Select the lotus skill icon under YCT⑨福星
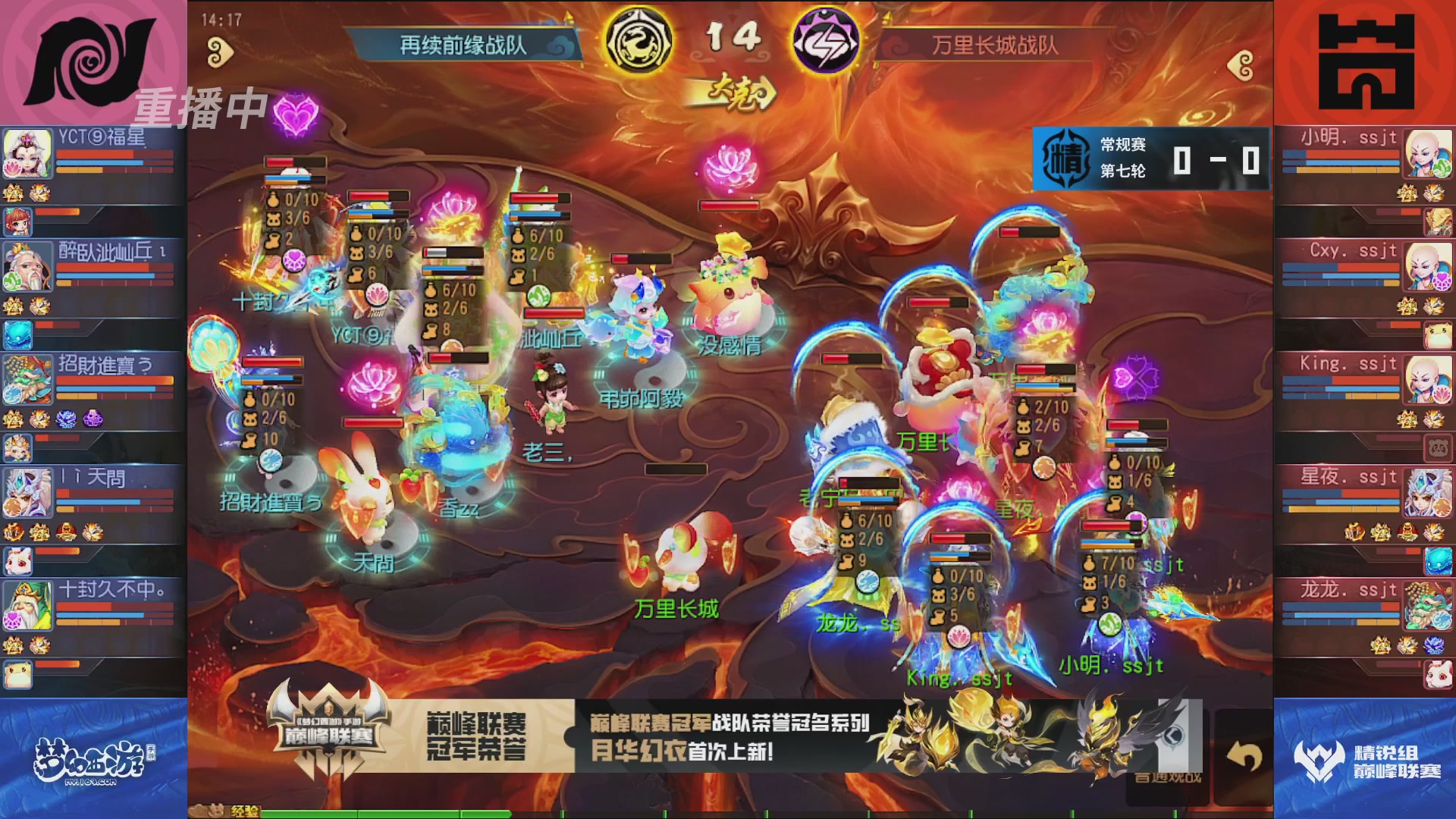1456x819 pixels. 13,168
